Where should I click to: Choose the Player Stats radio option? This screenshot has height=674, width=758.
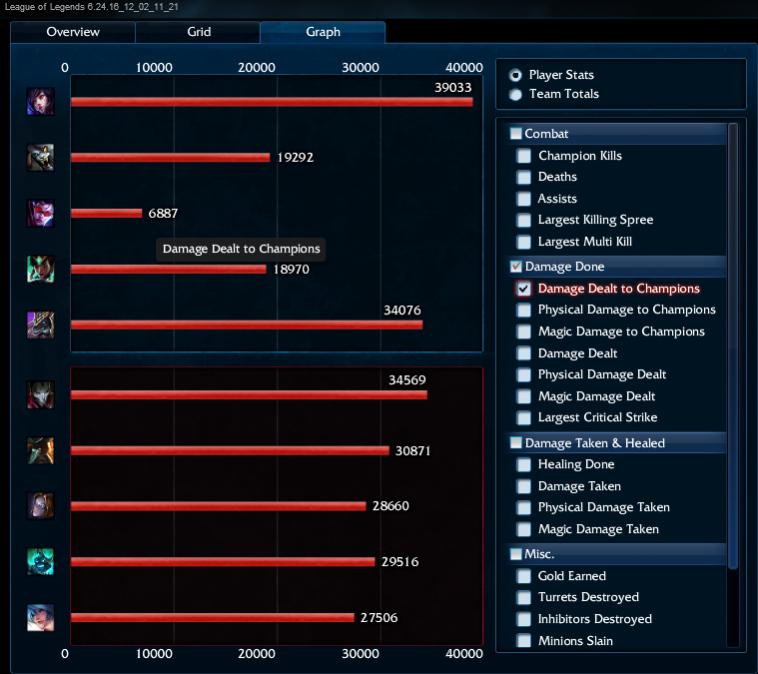[516, 75]
